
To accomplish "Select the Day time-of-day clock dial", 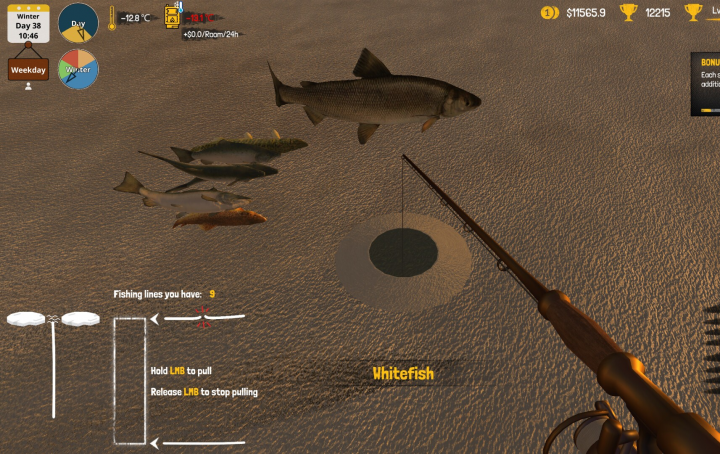I will (78, 22).
